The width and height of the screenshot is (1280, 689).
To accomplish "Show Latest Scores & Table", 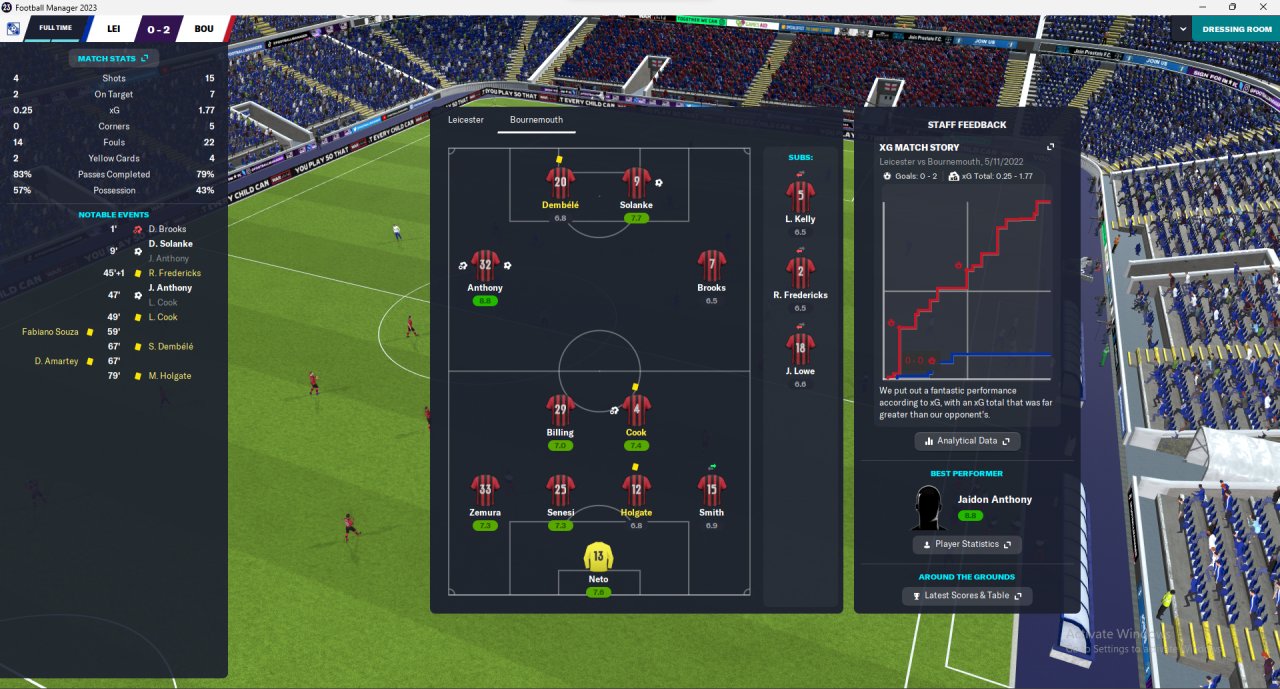I will 967,596.
